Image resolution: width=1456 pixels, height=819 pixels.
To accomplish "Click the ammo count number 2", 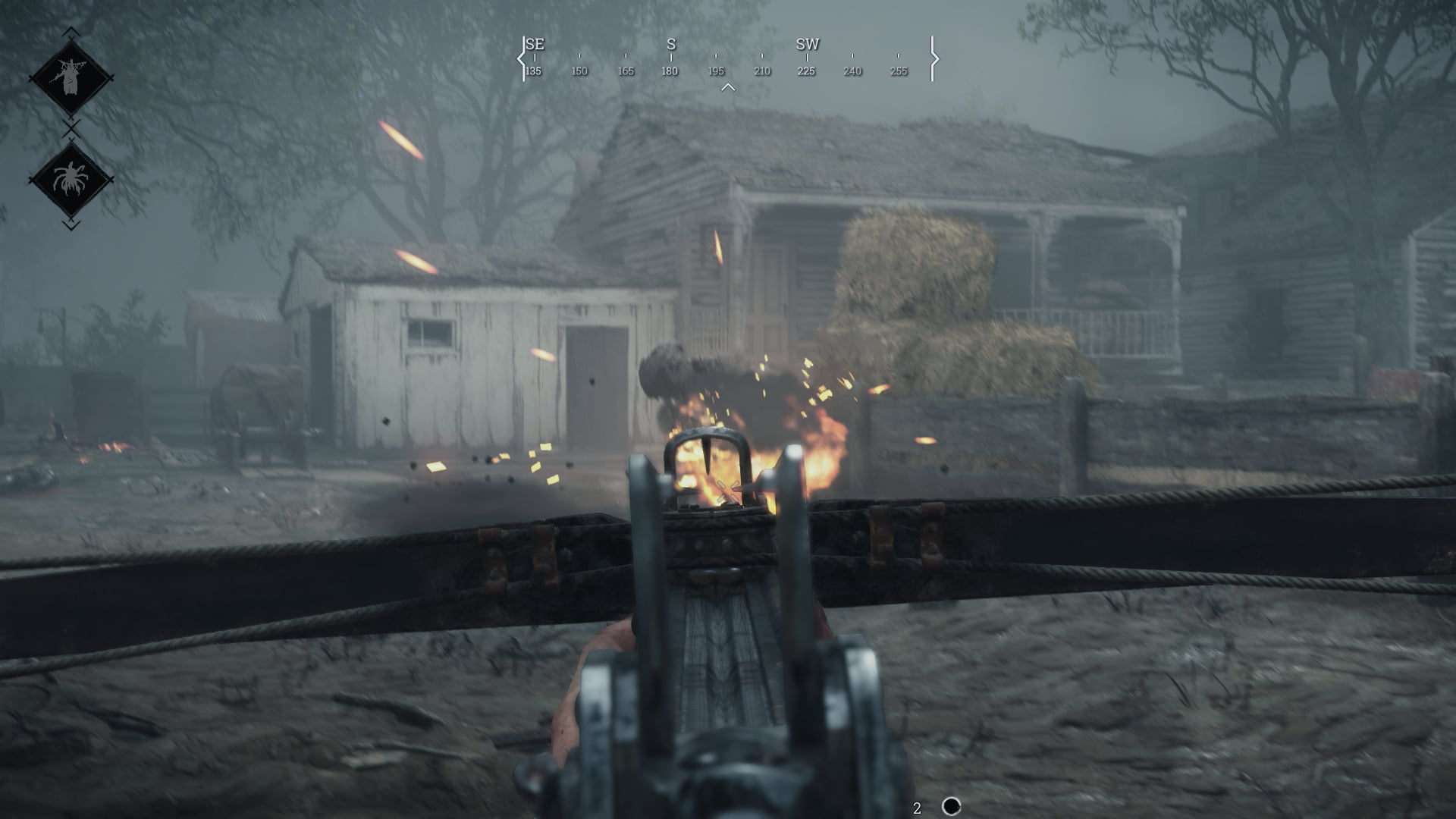I will click(916, 806).
